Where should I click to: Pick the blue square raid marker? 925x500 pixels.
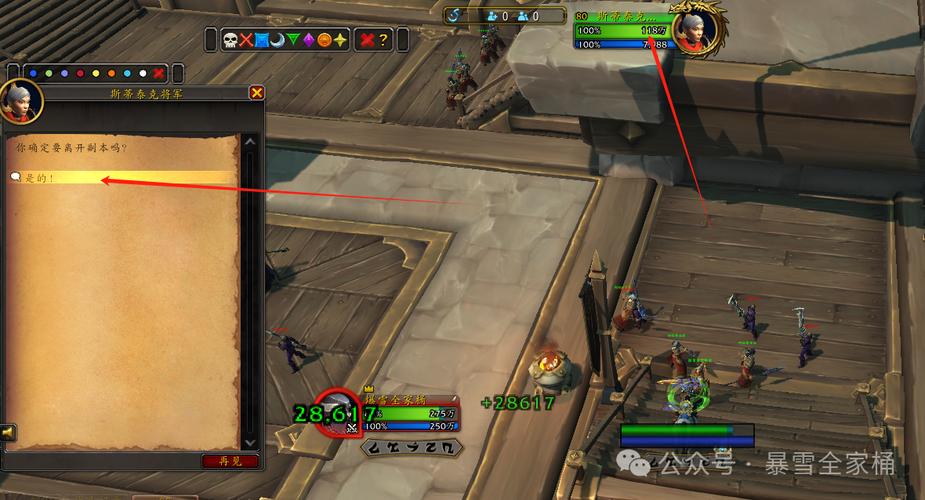point(262,40)
